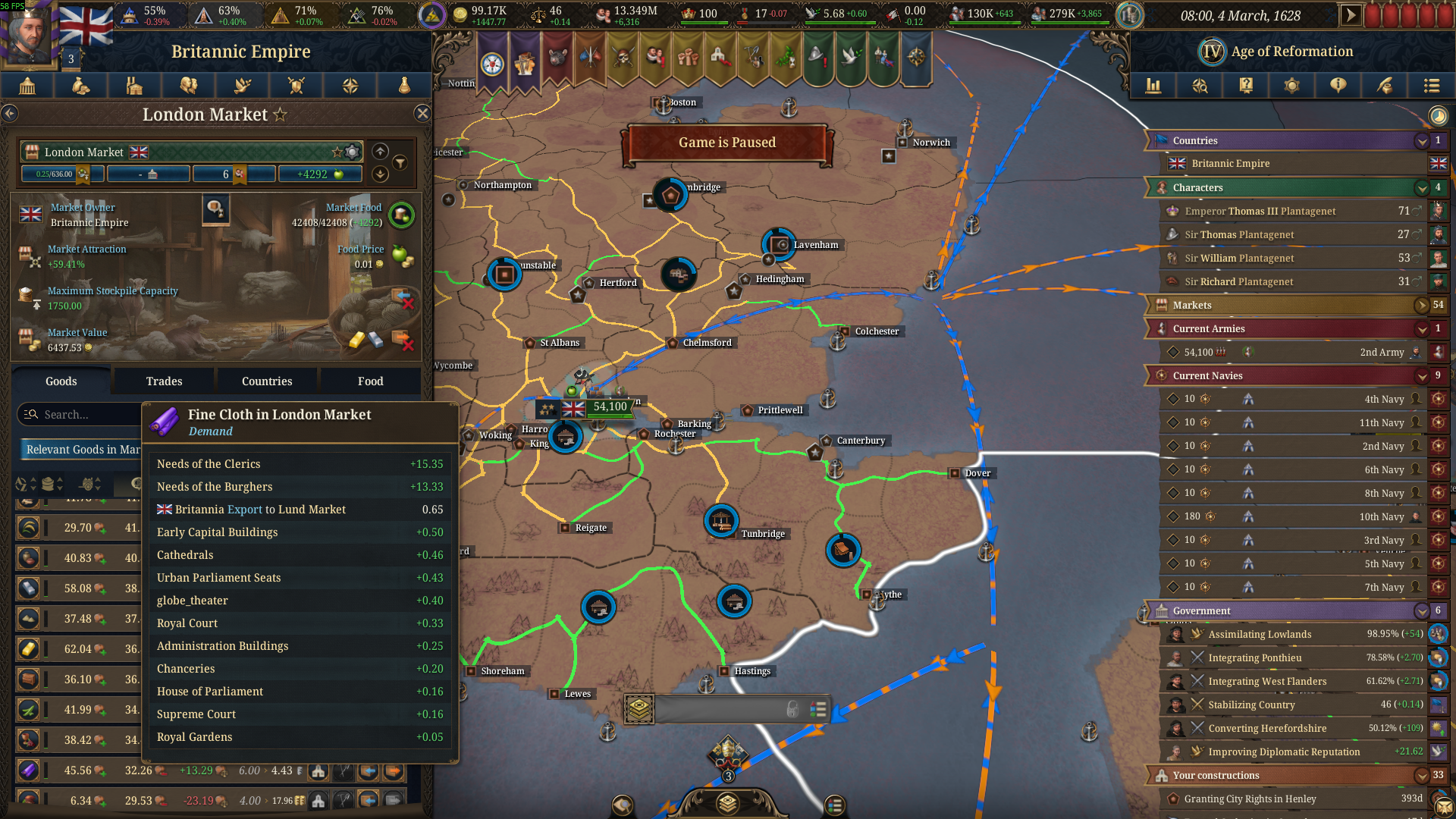The image size is (1456, 819).
Task: Open the game settings gear icon
Action: point(1291,86)
